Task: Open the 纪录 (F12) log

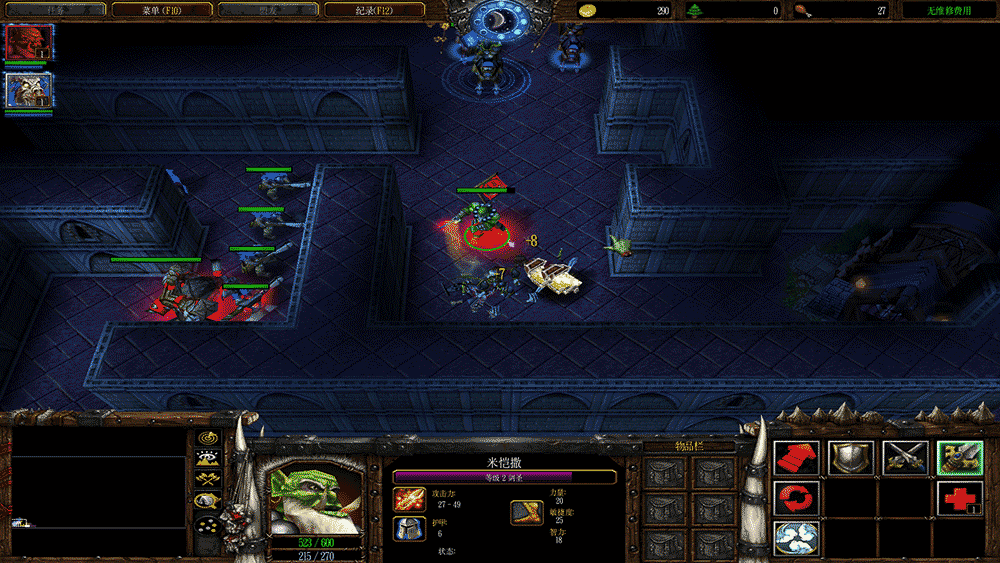Action: 375,10
